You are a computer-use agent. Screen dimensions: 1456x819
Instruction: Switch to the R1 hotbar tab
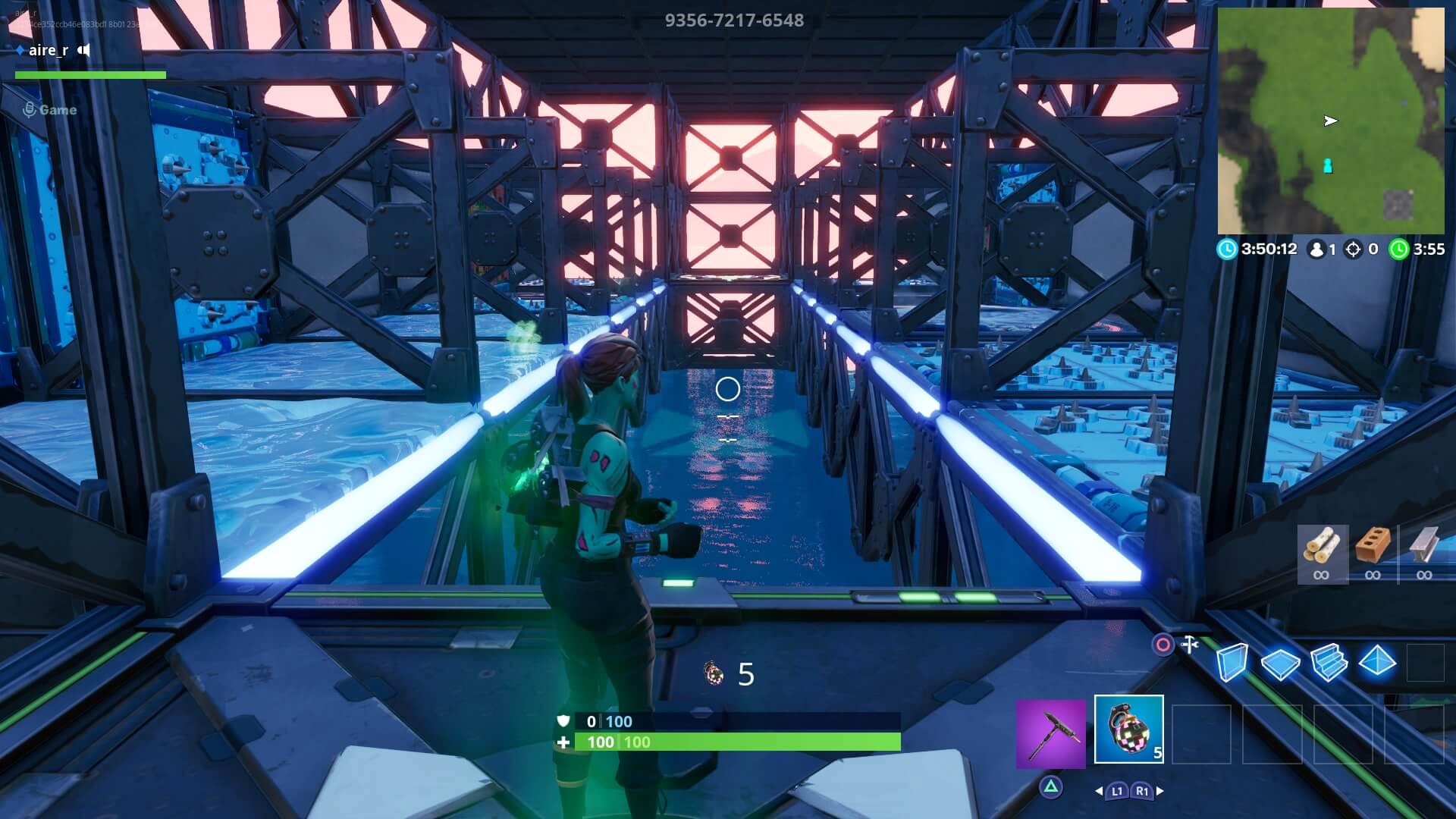pos(1143,790)
